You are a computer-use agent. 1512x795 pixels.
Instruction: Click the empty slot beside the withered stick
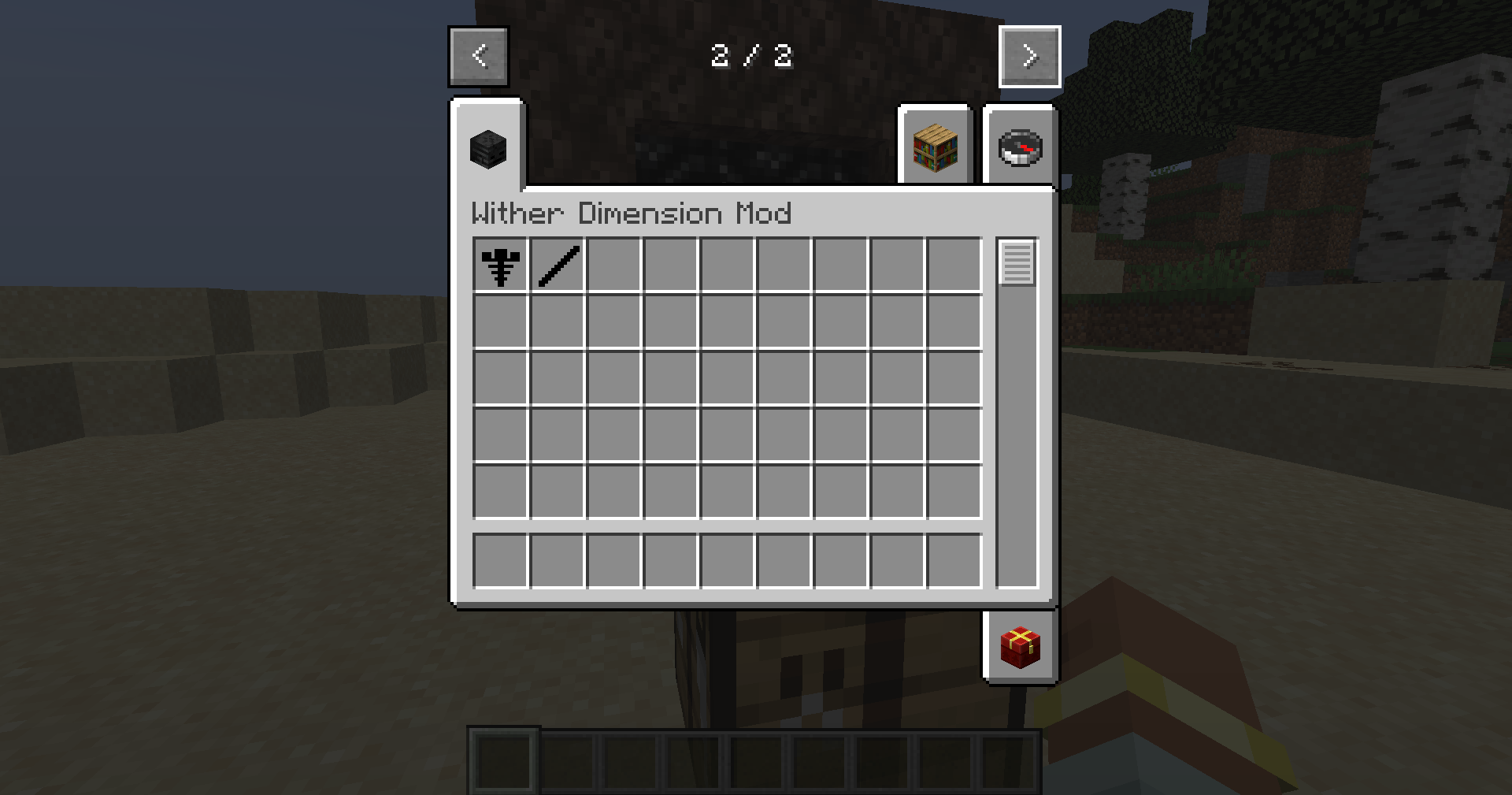point(614,265)
